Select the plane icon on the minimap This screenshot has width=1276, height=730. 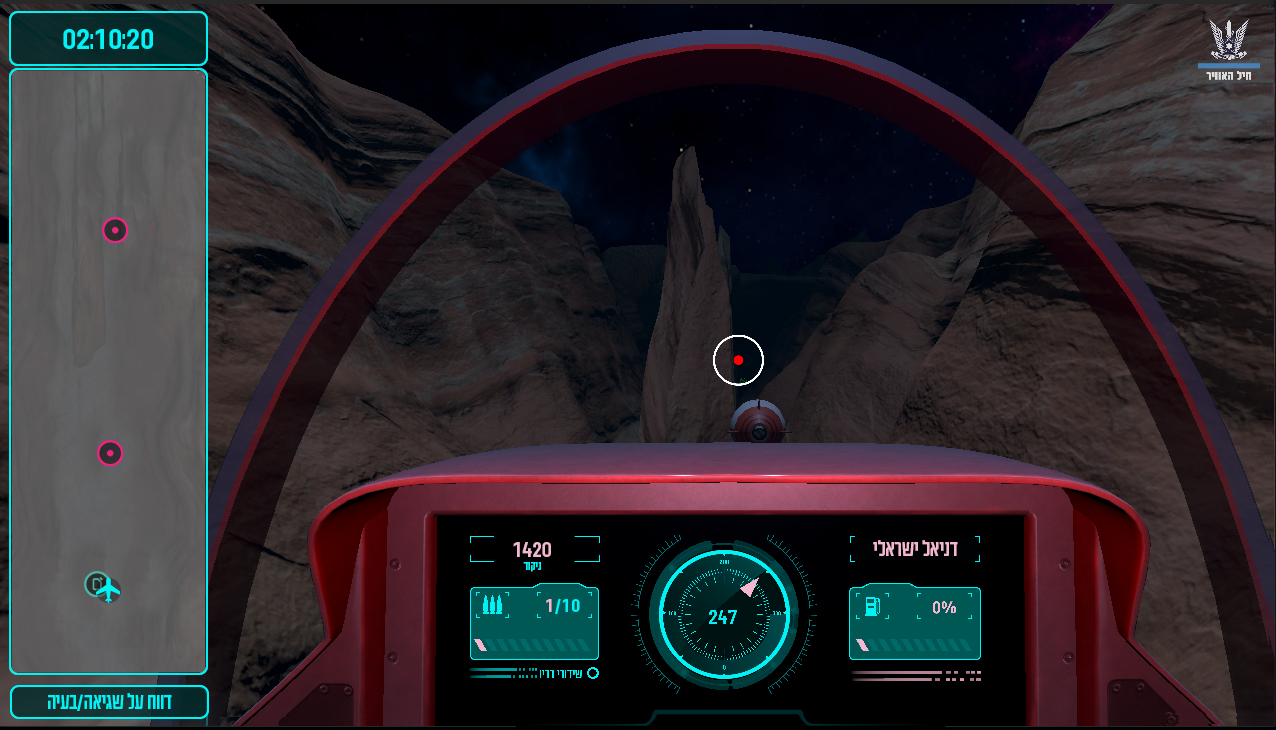point(108,590)
